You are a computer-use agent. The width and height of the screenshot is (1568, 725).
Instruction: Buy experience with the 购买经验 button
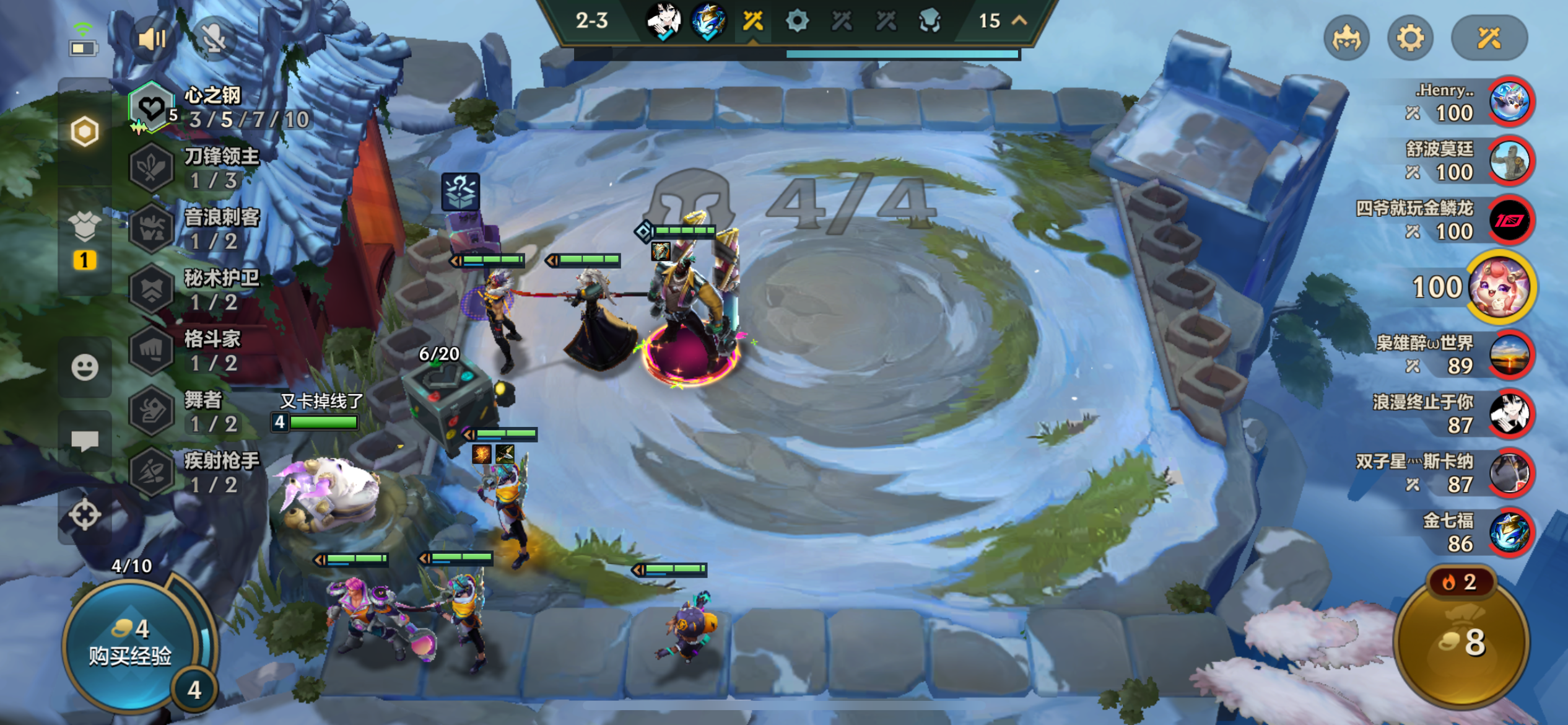click(x=129, y=643)
